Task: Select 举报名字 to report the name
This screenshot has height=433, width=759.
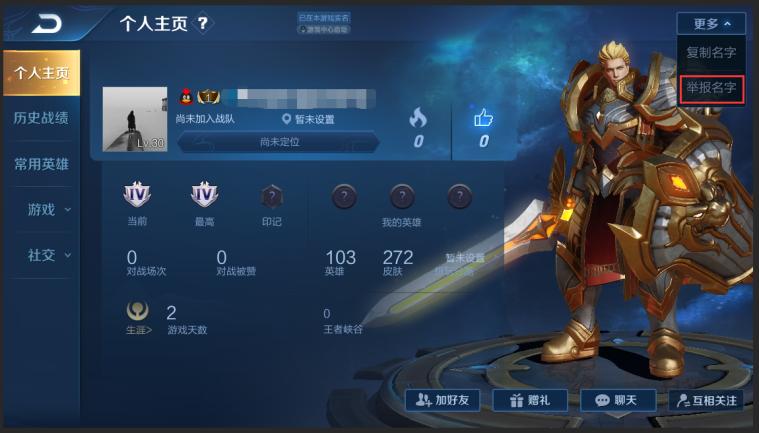Action: [711, 88]
